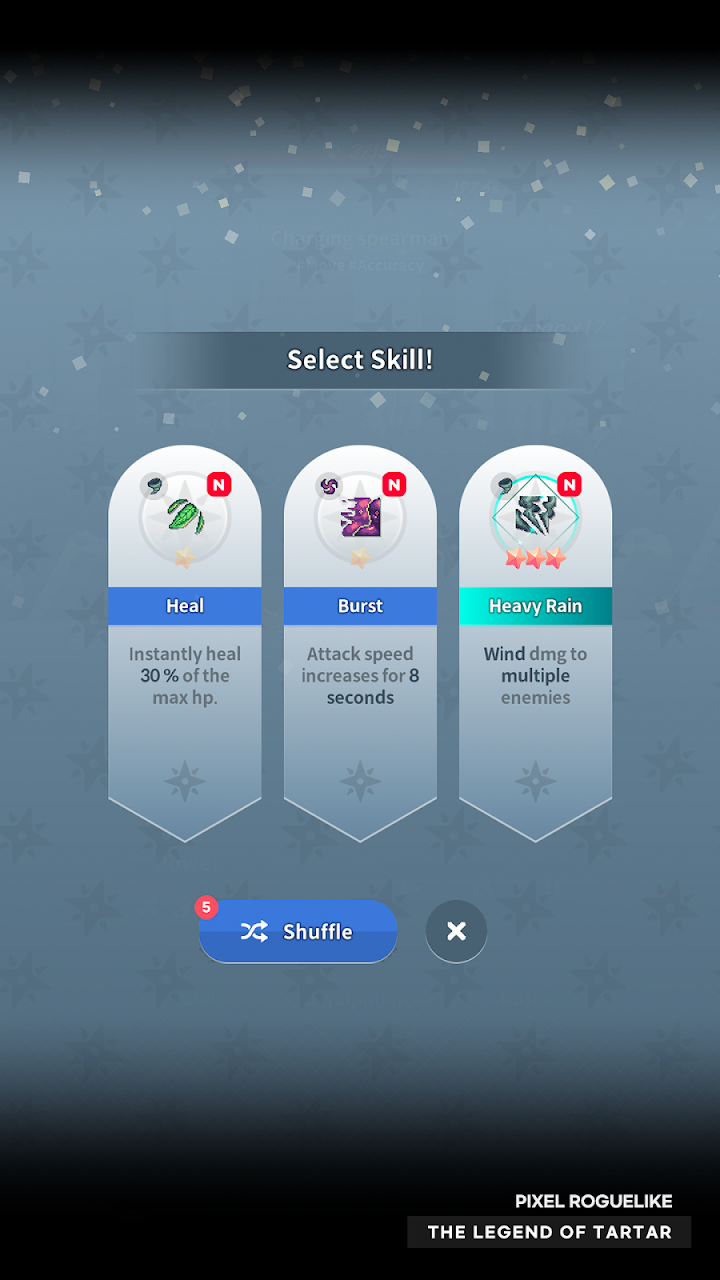The height and width of the screenshot is (1280, 720).
Task: Pick the Heavy Rain skill card
Action: tap(535, 640)
